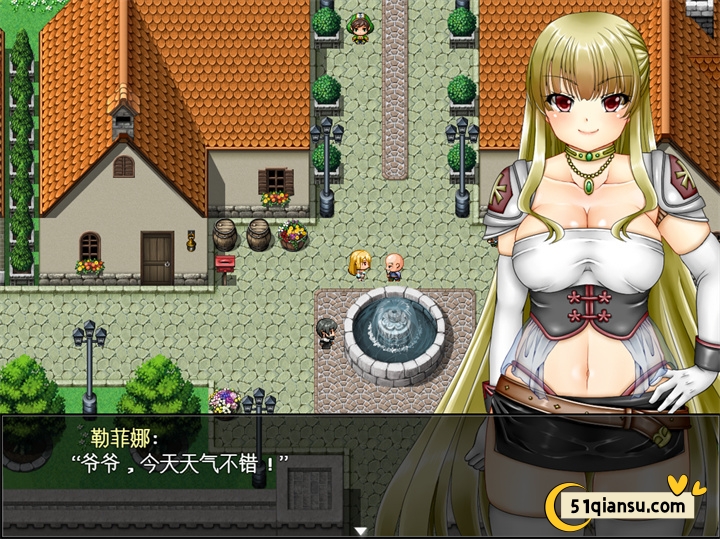This screenshot has height=539, width=720.
Task: Advance the dialogue by clicking the message text
Action: click(180, 463)
